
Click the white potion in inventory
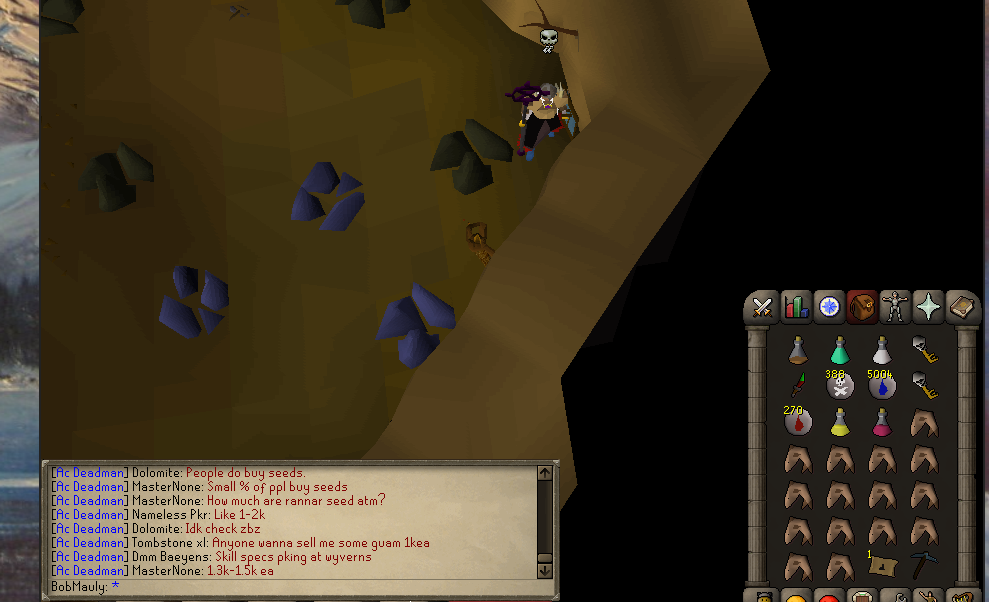881,350
